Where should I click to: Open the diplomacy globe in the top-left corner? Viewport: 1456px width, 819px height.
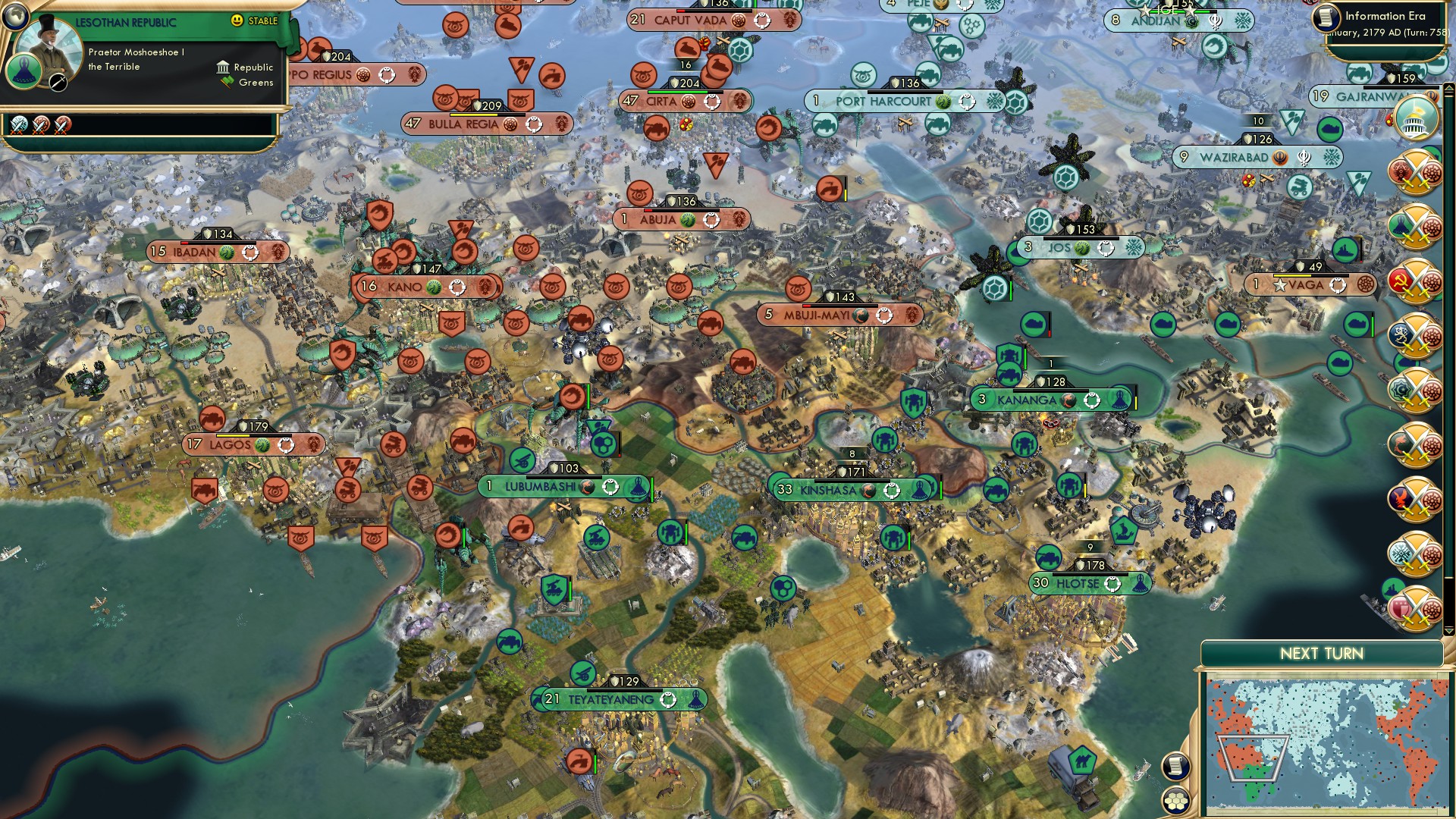click(17, 17)
